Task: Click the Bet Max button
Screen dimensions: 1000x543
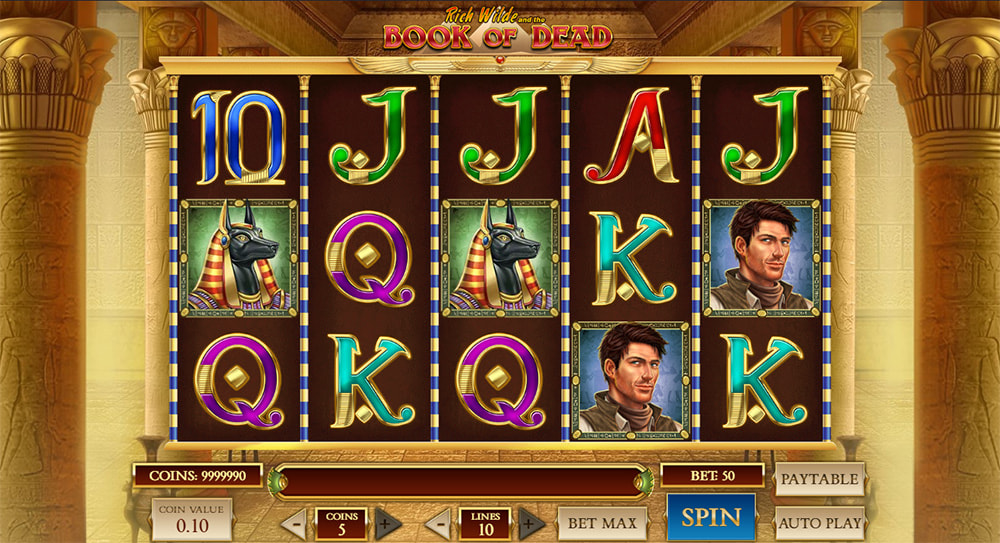Action: [x=602, y=522]
